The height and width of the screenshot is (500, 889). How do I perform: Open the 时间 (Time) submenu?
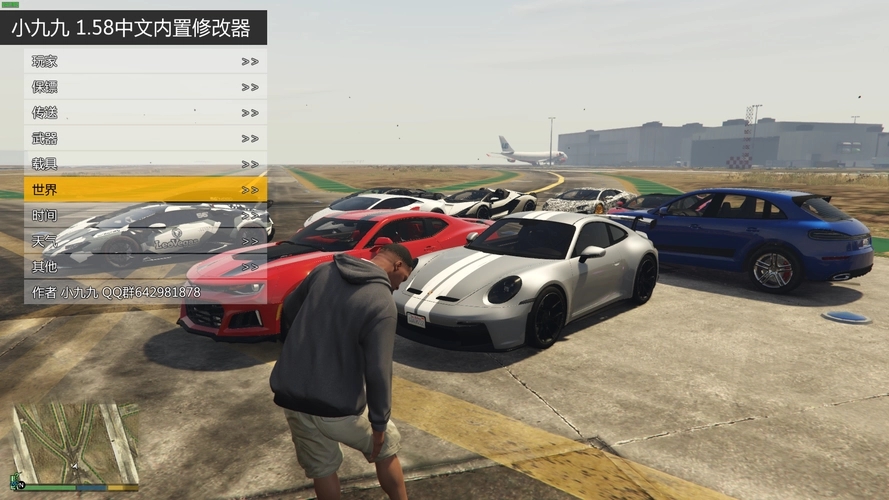coord(145,215)
